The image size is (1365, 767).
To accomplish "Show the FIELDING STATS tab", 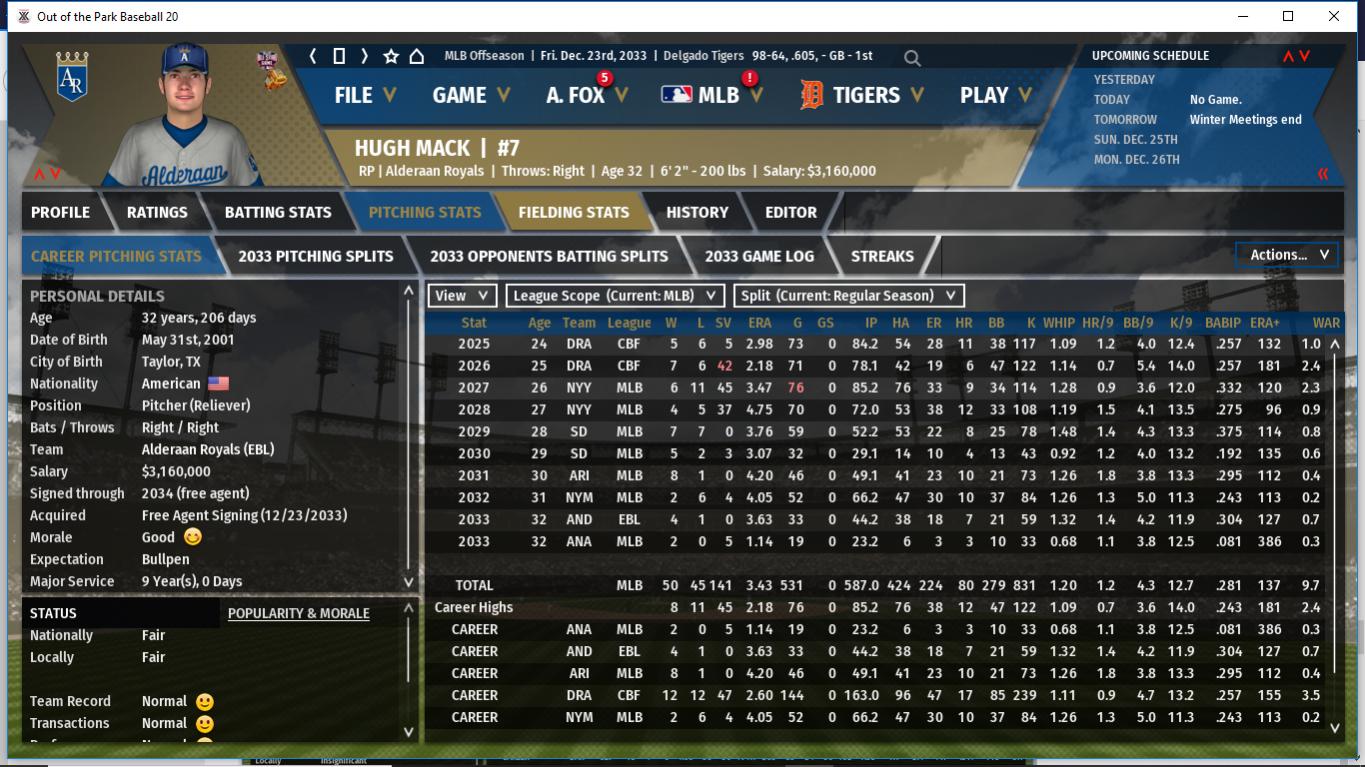I will point(573,212).
